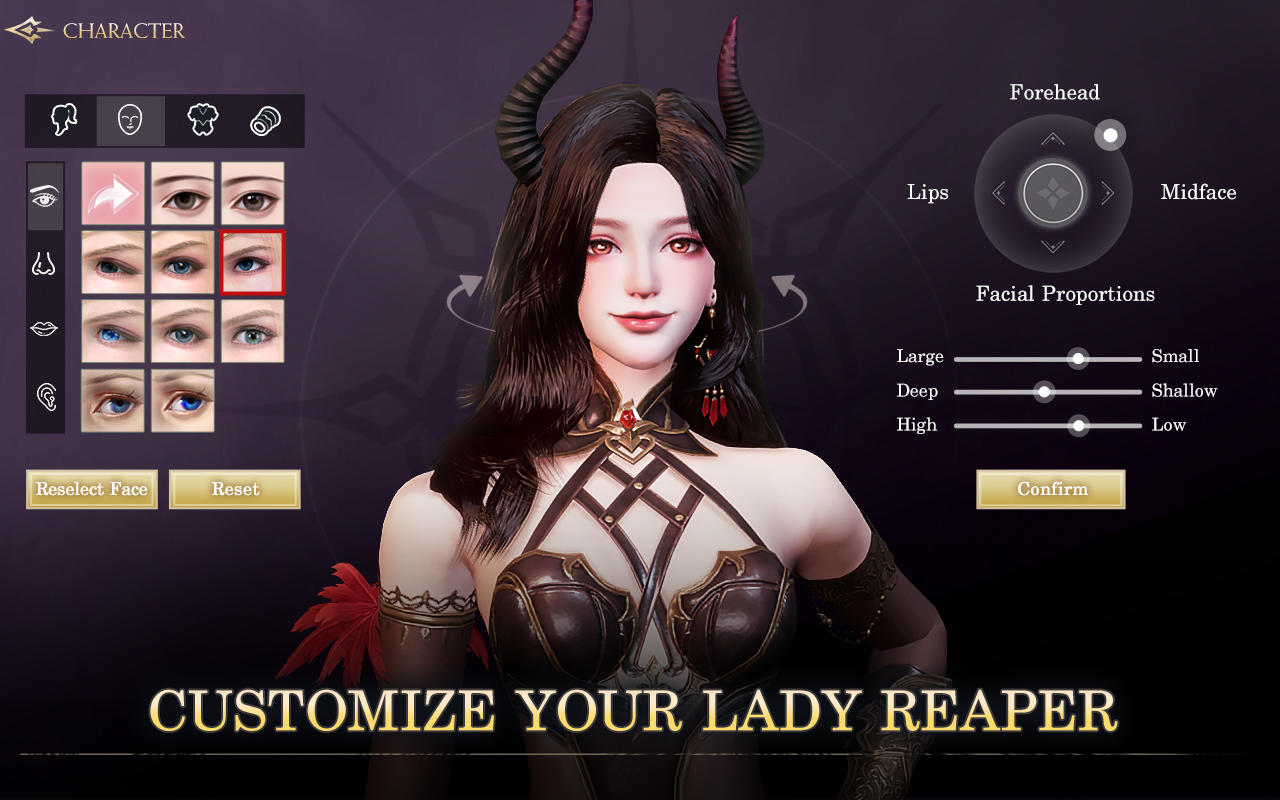This screenshot has height=800, width=1280.
Task: Confirm the character customization
Action: (x=1051, y=489)
